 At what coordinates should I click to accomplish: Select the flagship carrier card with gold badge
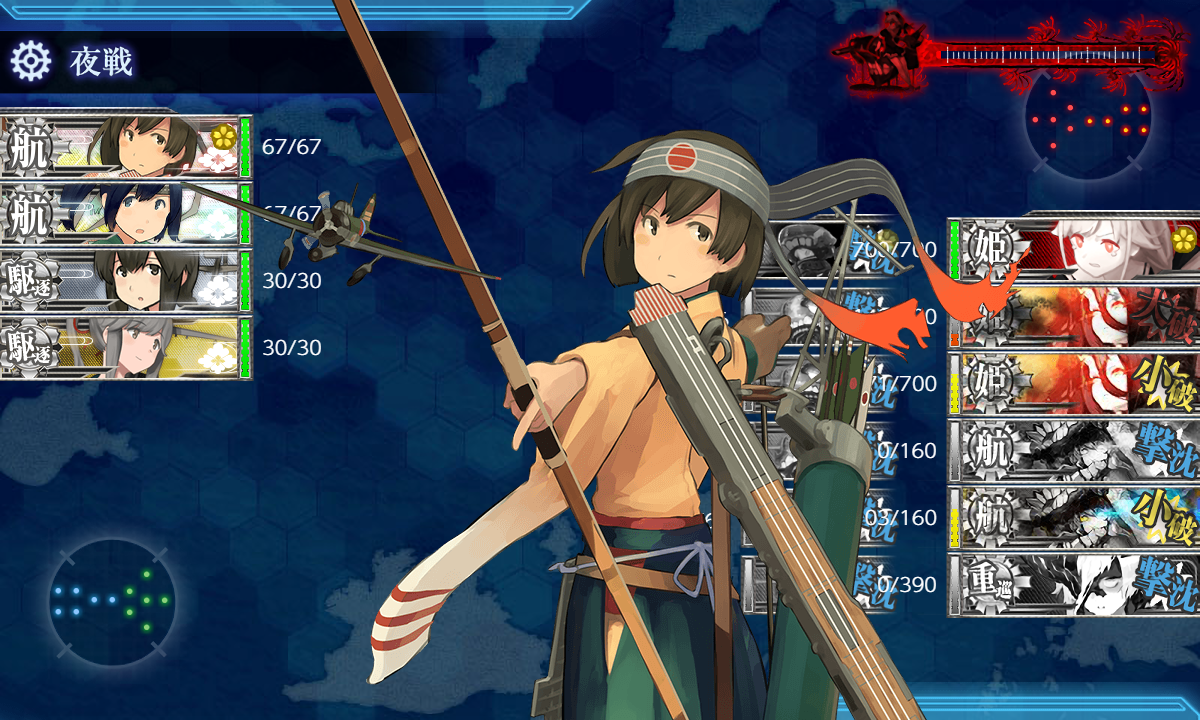[125, 147]
